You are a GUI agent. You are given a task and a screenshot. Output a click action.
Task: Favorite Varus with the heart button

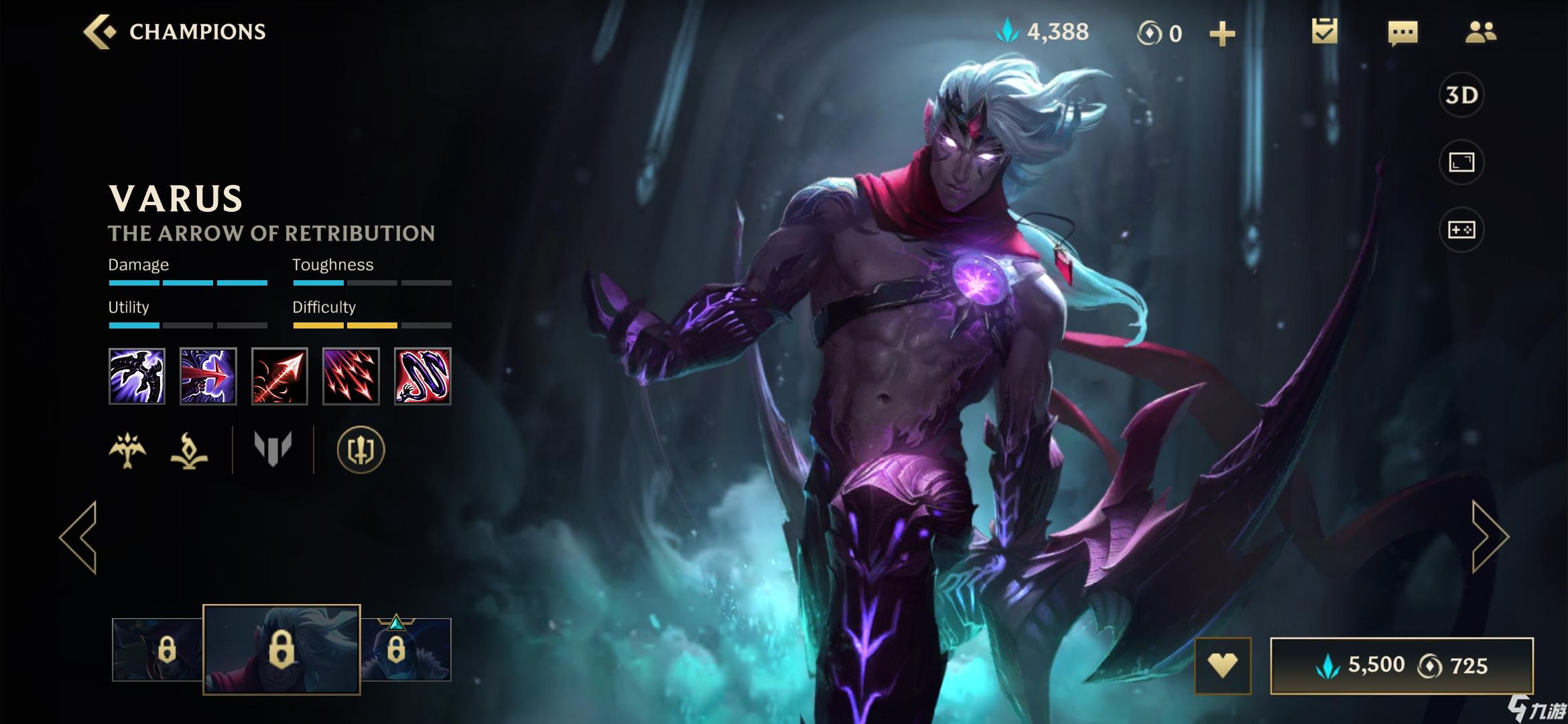1222,666
